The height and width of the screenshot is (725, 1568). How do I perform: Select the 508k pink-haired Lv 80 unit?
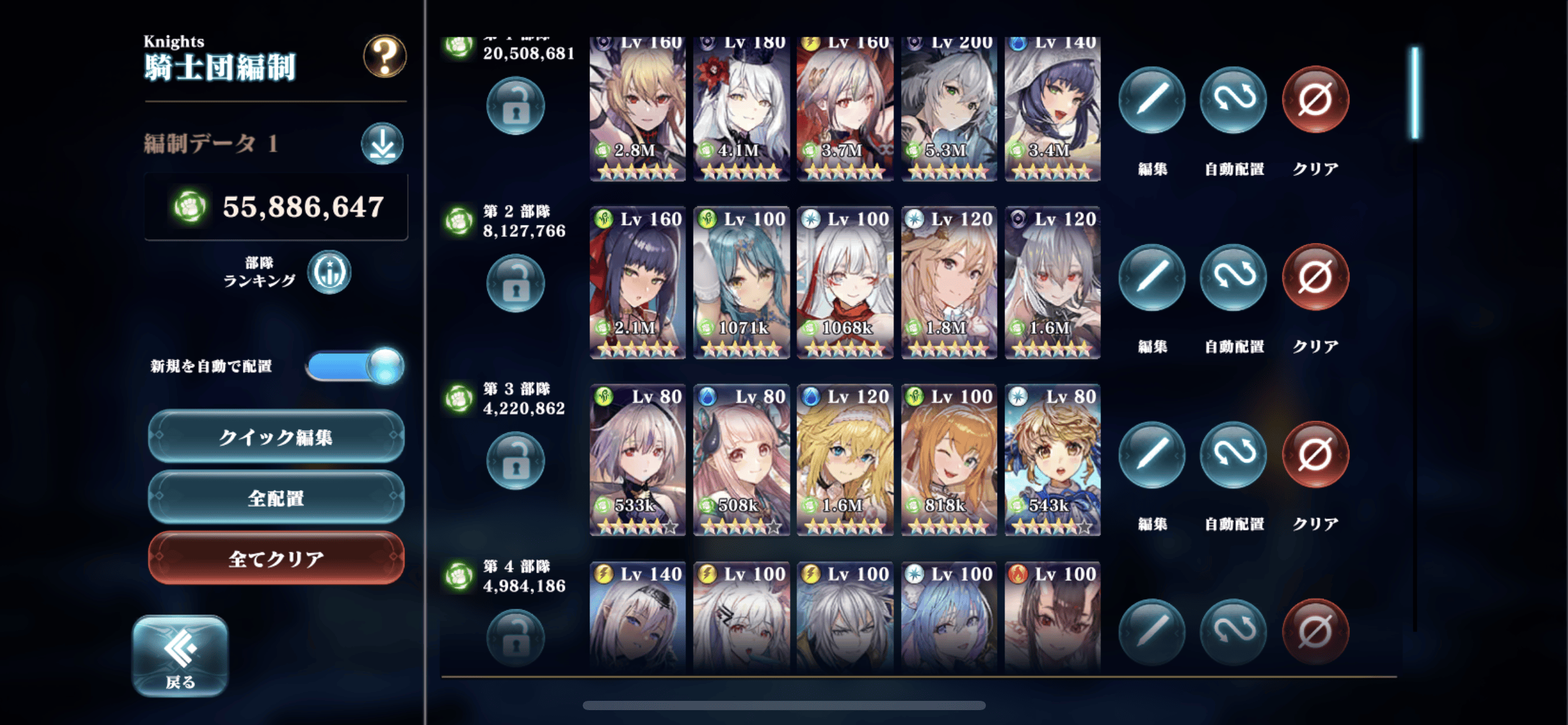[x=741, y=460]
